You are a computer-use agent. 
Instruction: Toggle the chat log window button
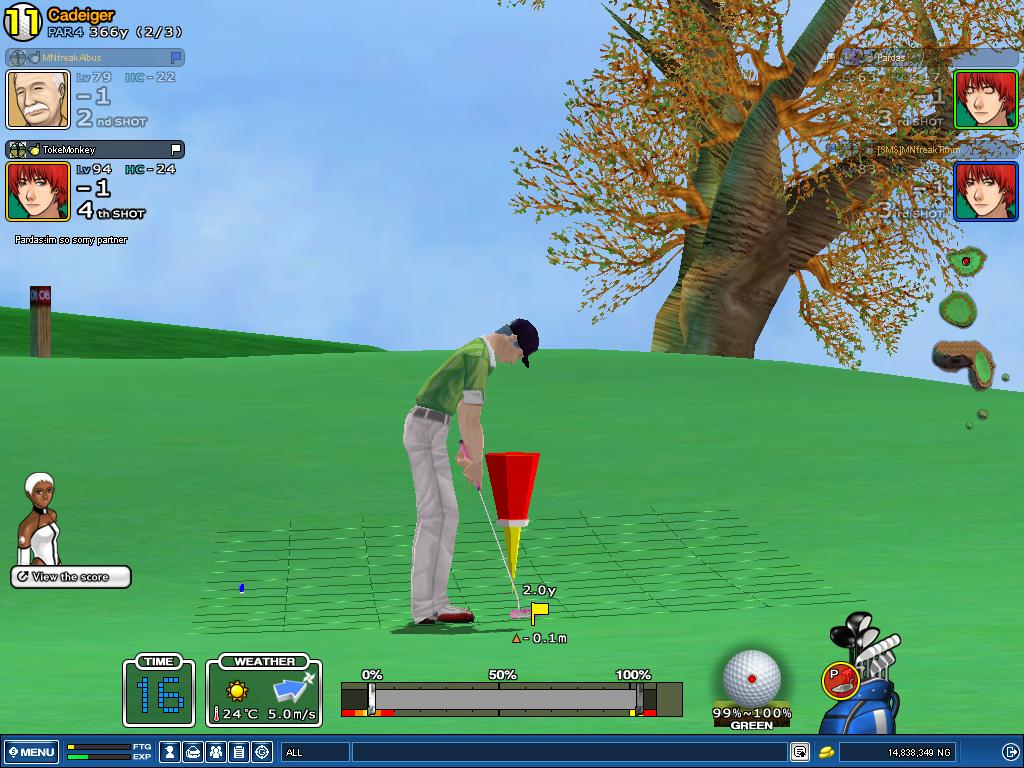800,752
